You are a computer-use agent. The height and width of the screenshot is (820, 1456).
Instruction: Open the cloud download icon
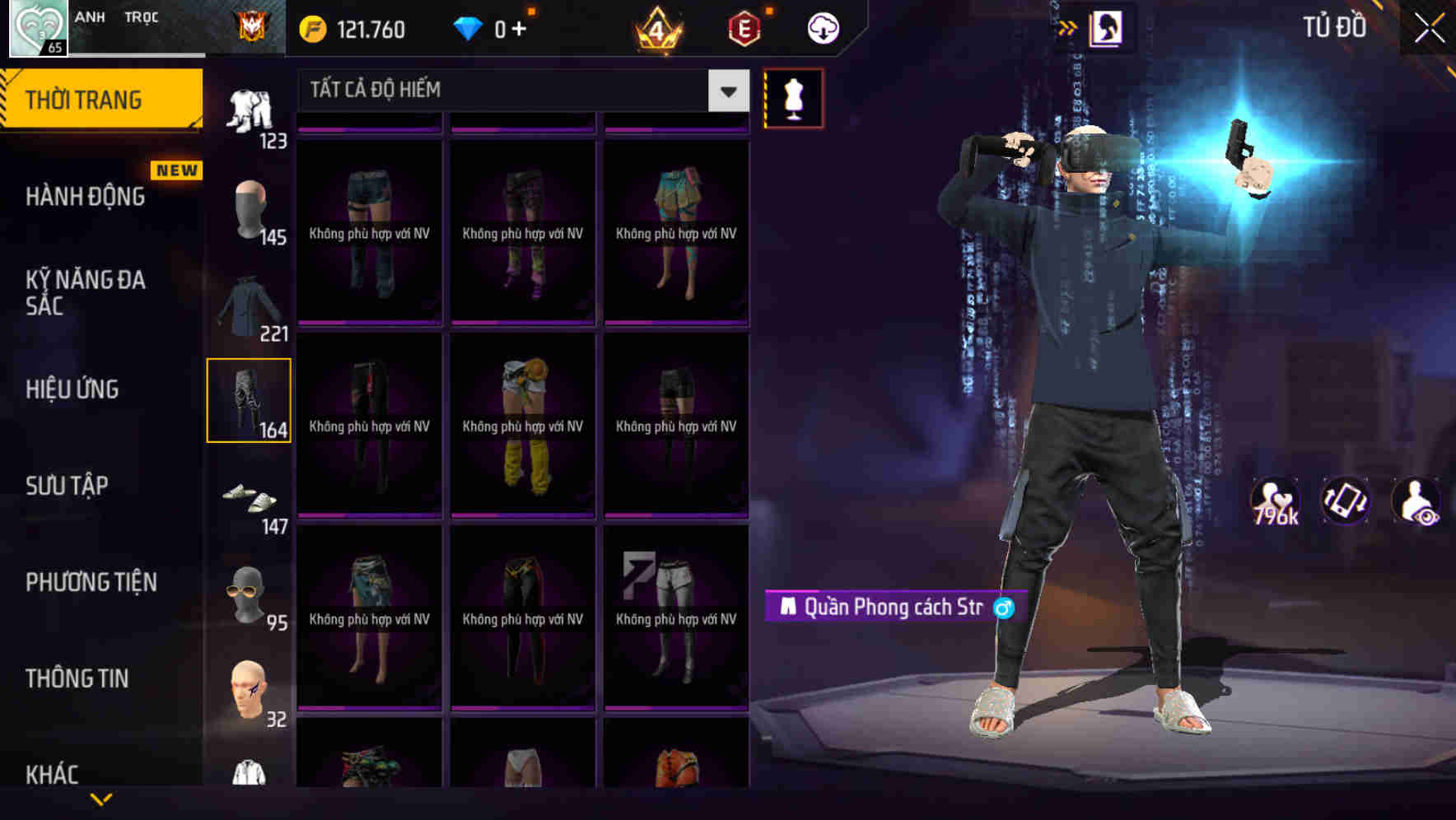[823, 27]
